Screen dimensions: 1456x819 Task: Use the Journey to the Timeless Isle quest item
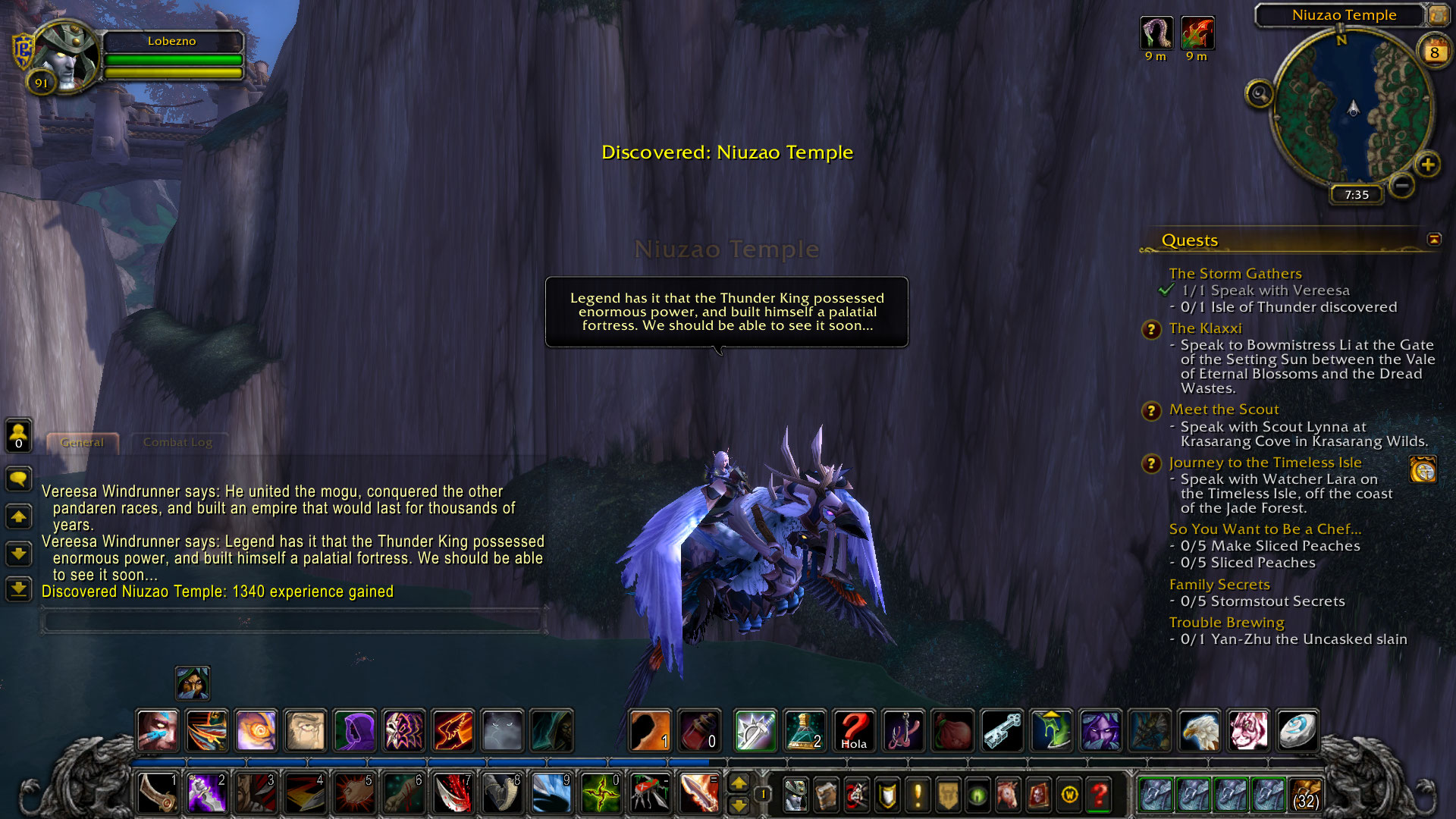tap(1423, 470)
